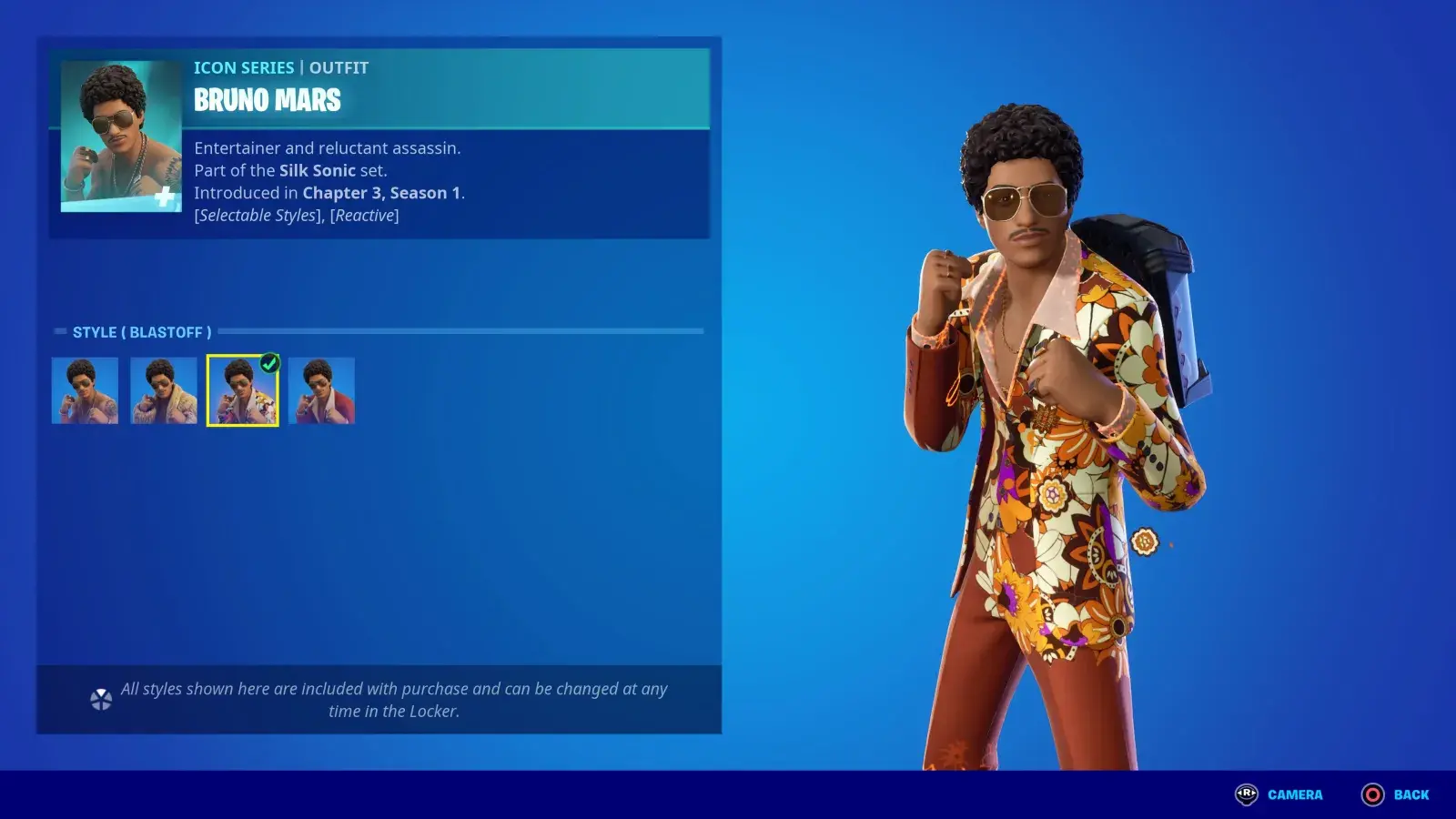
Task: Switch to the OUTFIT tab label
Action: click(339, 66)
